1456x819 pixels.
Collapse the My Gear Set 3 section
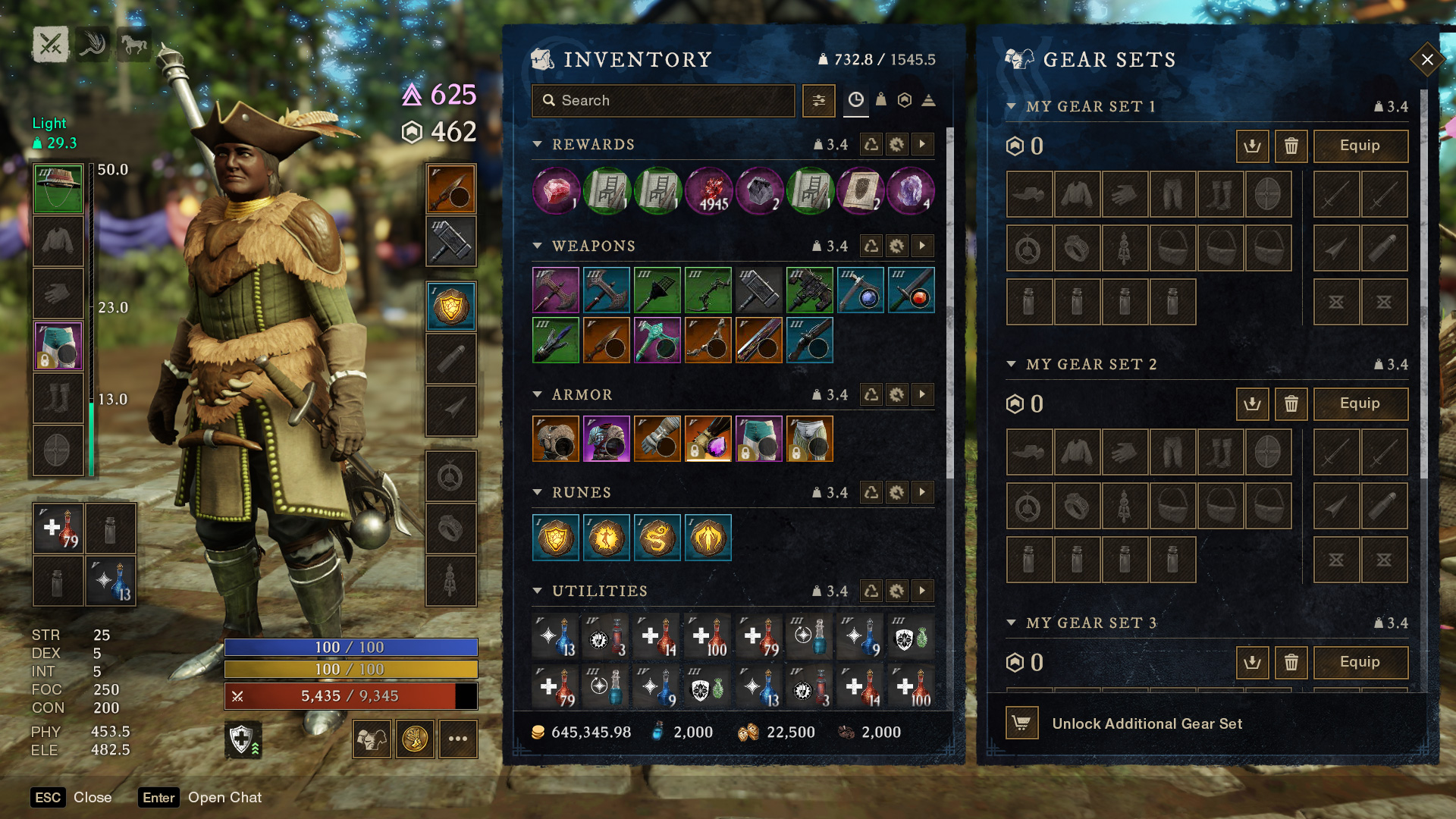pos(1011,623)
